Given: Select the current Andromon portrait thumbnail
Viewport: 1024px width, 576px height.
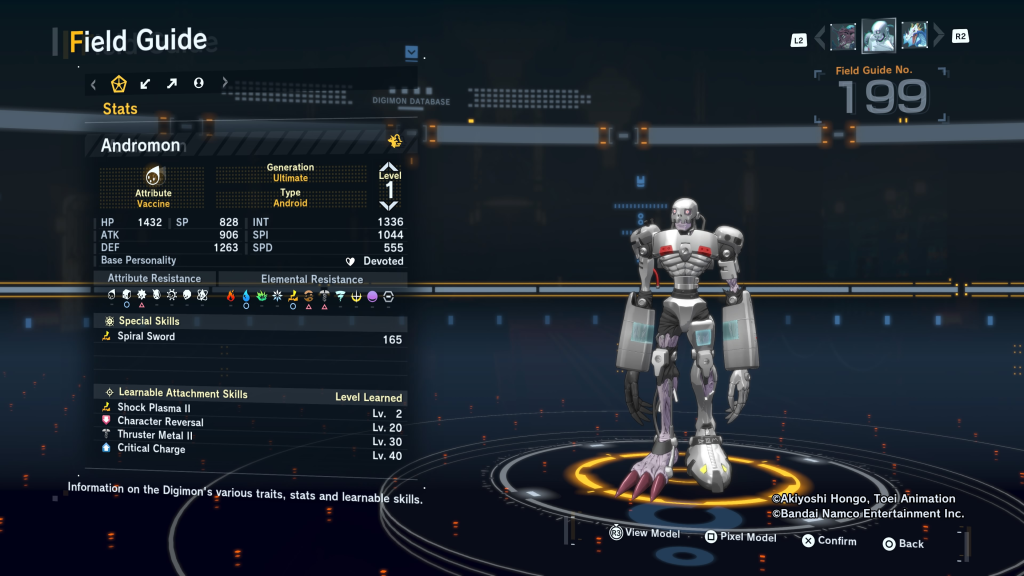Looking at the screenshot, I should point(878,36).
